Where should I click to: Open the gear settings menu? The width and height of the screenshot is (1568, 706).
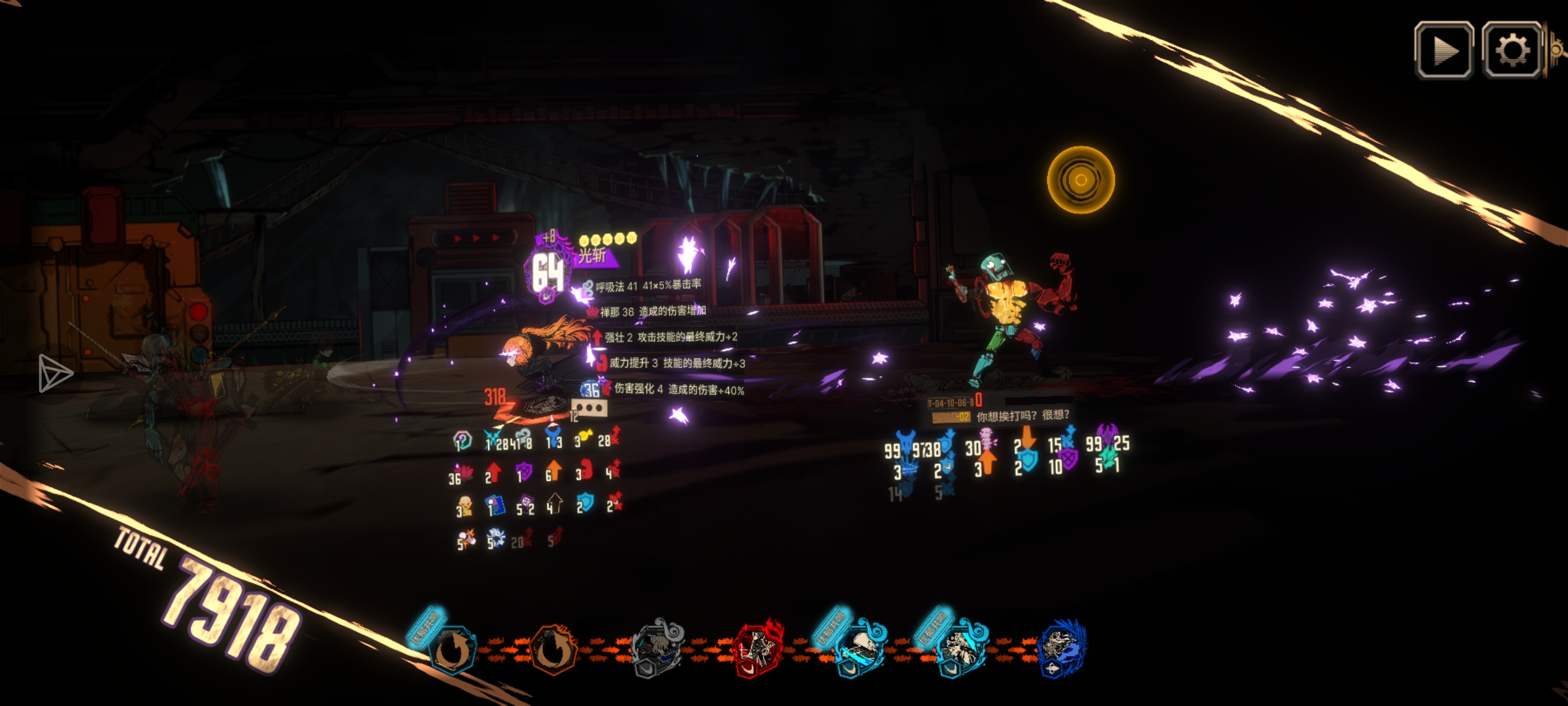1512,50
